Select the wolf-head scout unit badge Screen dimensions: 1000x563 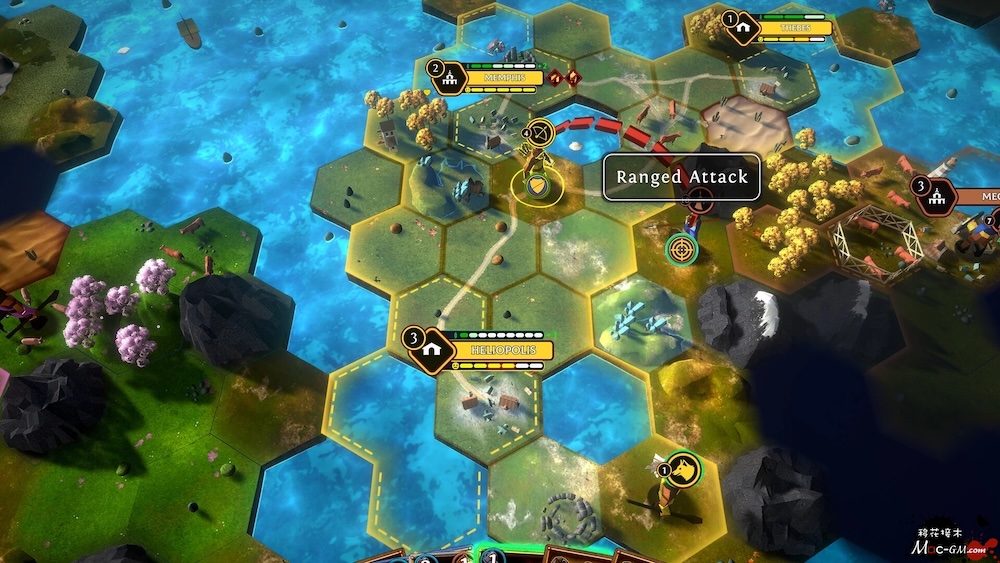[684, 470]
